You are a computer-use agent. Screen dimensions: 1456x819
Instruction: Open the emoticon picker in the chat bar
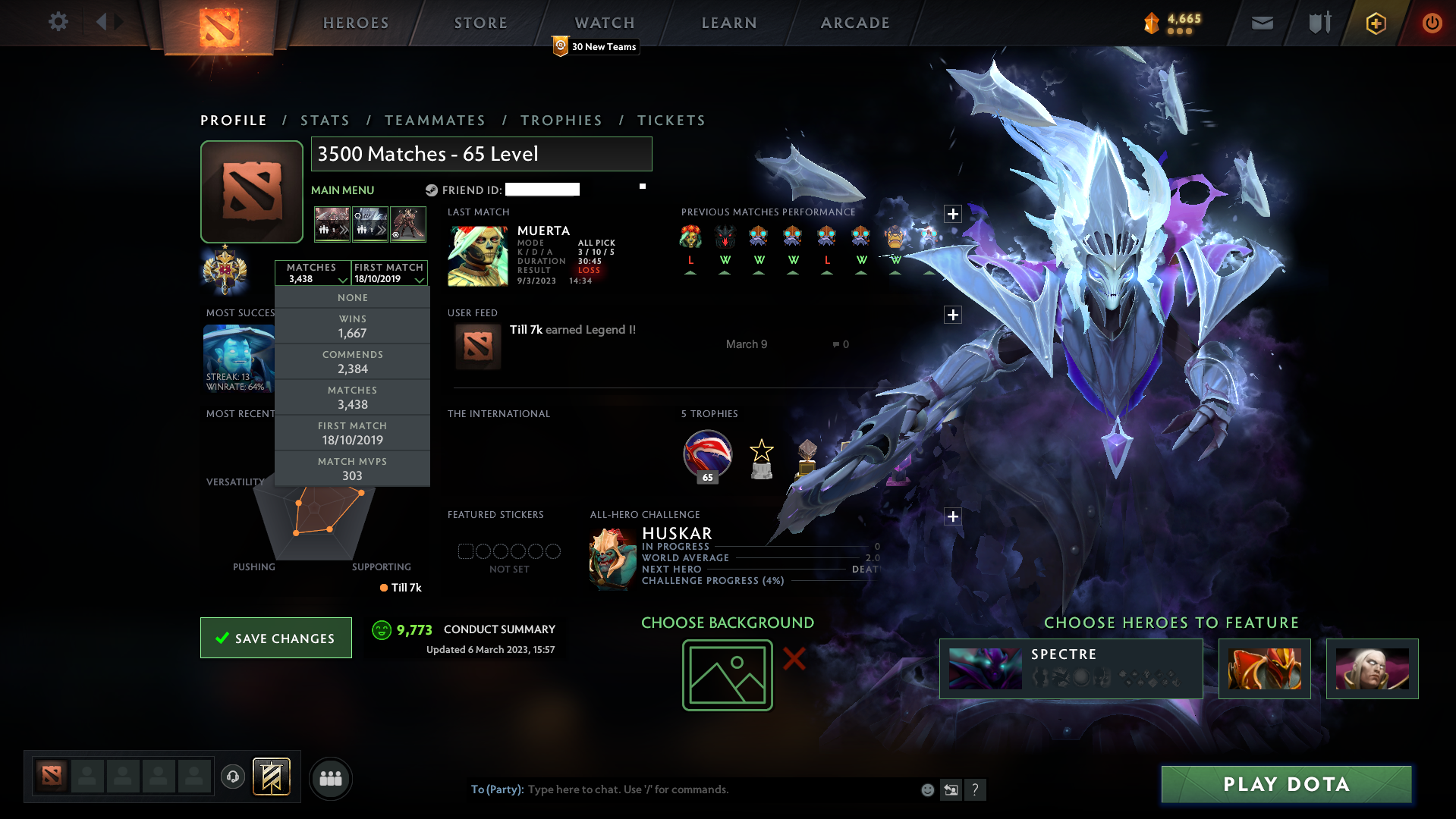point(927,789)
